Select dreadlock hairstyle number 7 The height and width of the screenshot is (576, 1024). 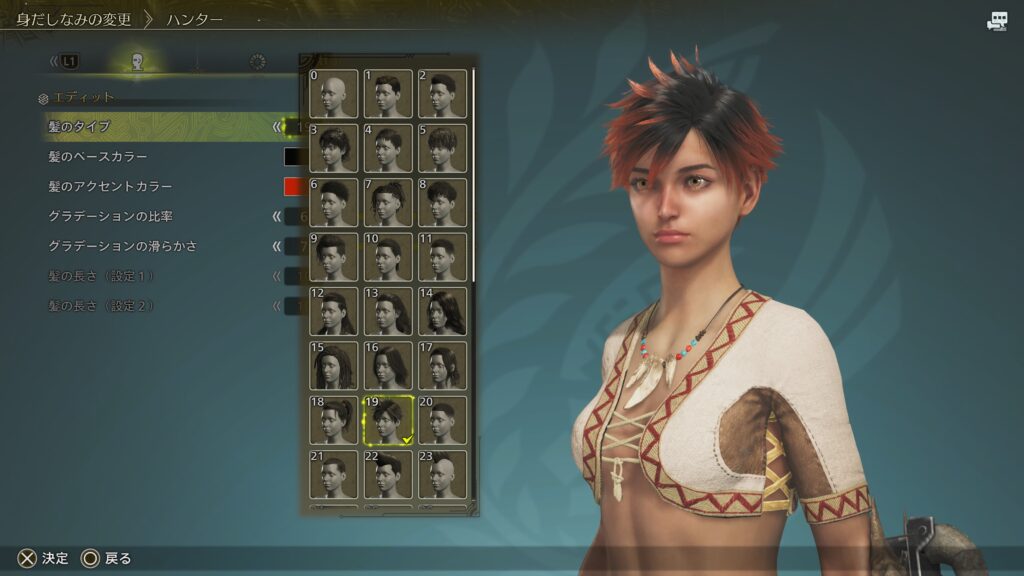click(x=388, y=203)
